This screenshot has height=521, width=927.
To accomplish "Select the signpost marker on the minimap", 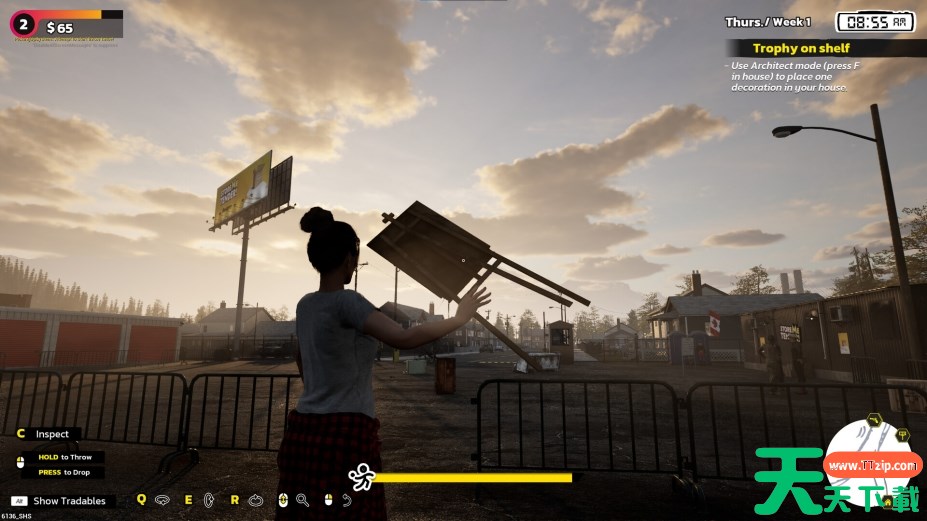I will click(902, 435).
